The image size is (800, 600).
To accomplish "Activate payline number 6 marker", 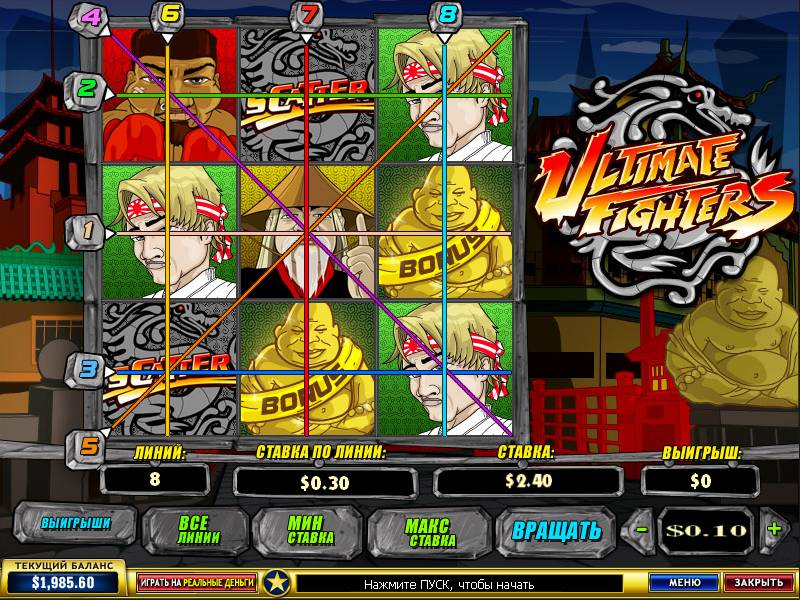I will (x=168, y=15).
